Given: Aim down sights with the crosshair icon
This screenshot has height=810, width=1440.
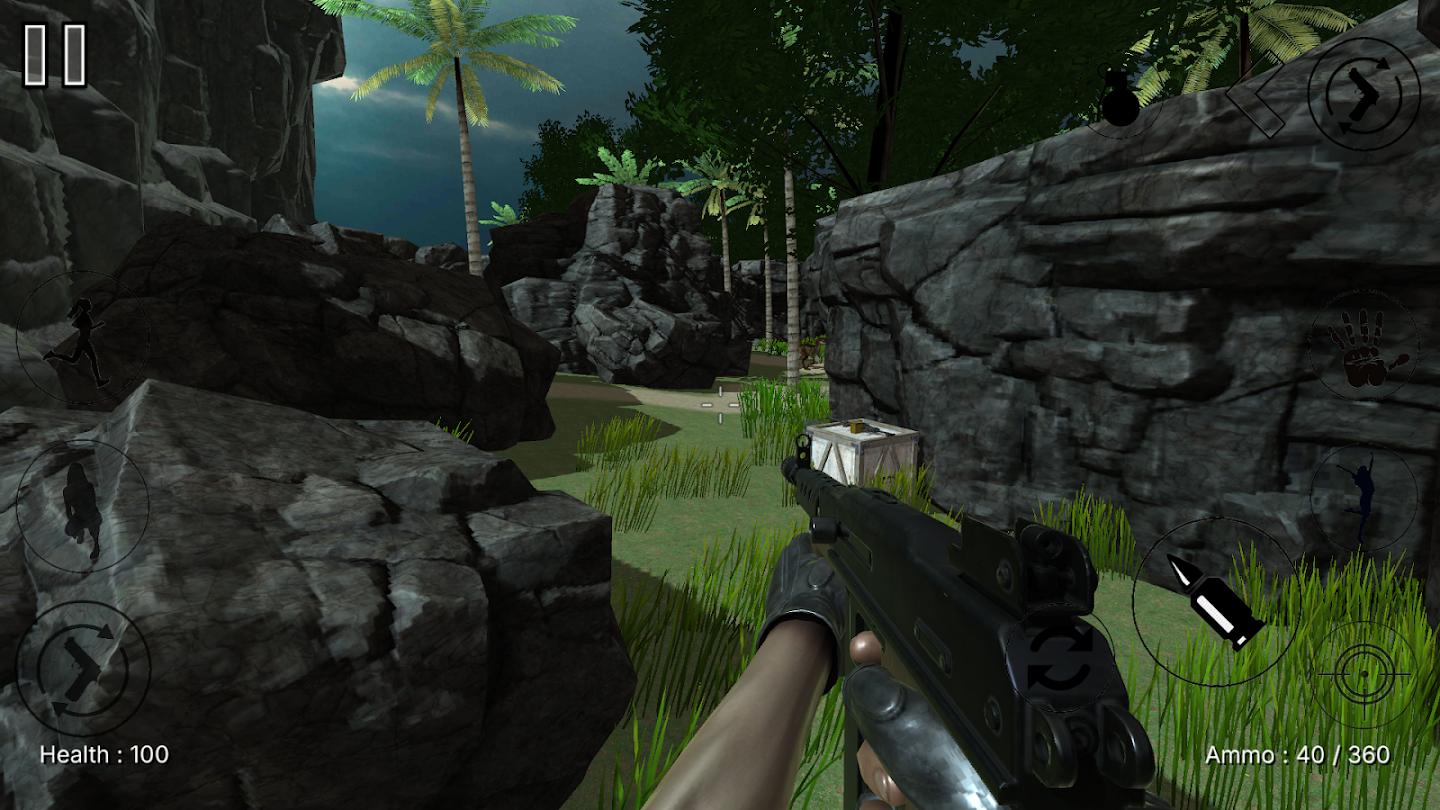Looking at the screenshot, I should 1363,674.
